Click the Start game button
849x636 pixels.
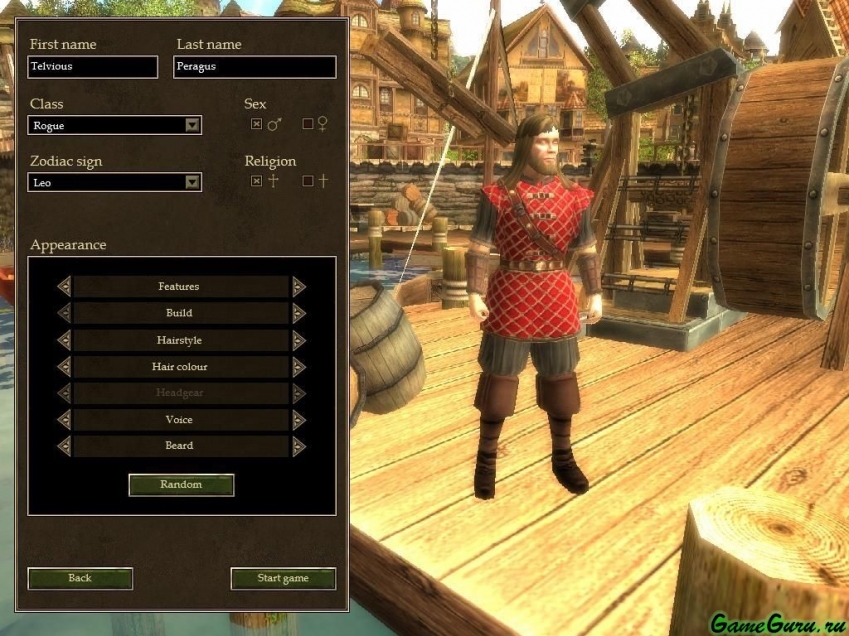click(283, 578)
